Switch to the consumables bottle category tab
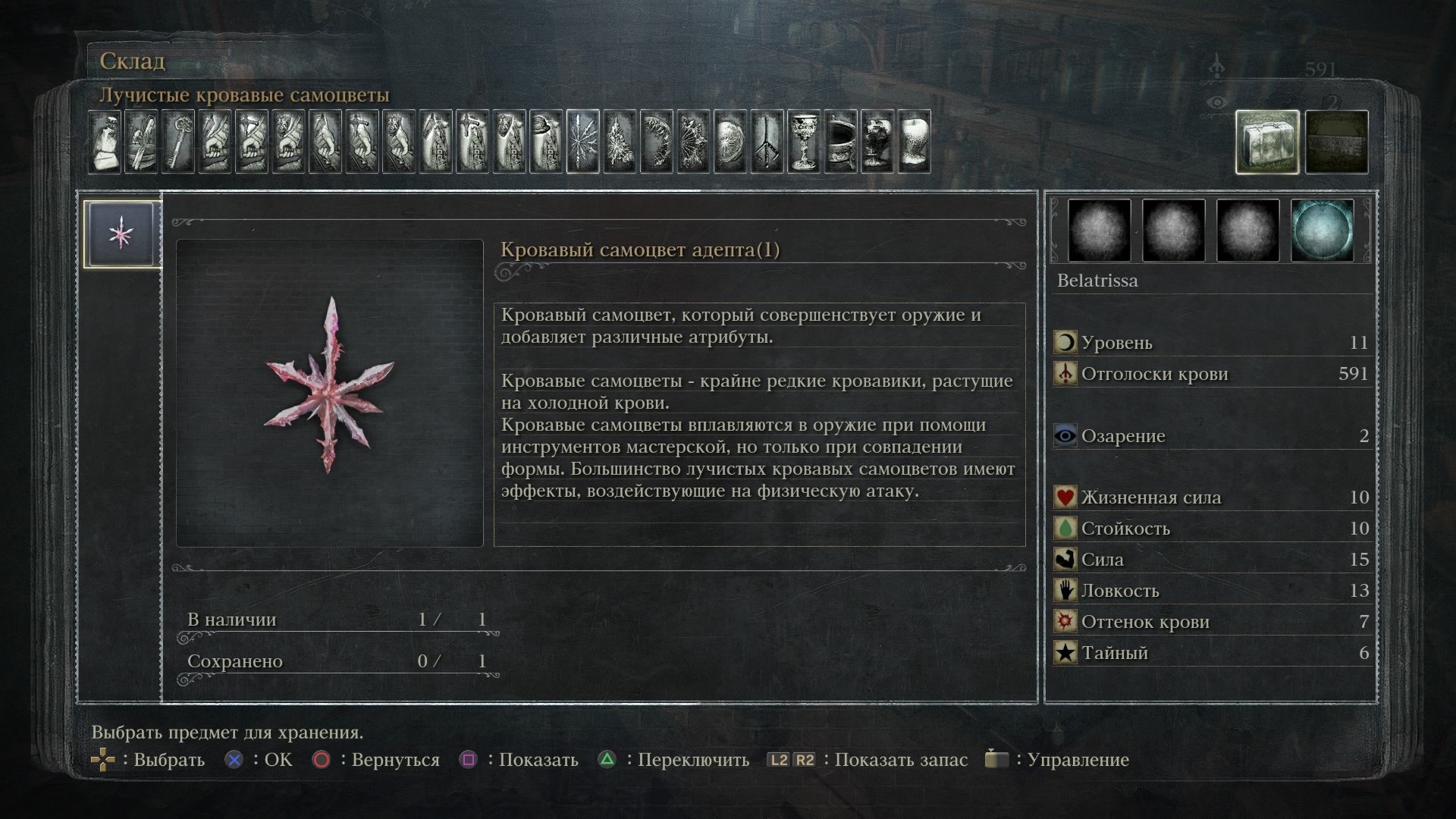Image resolution: width=1456 pixels, height=819 pixels. 105,142
